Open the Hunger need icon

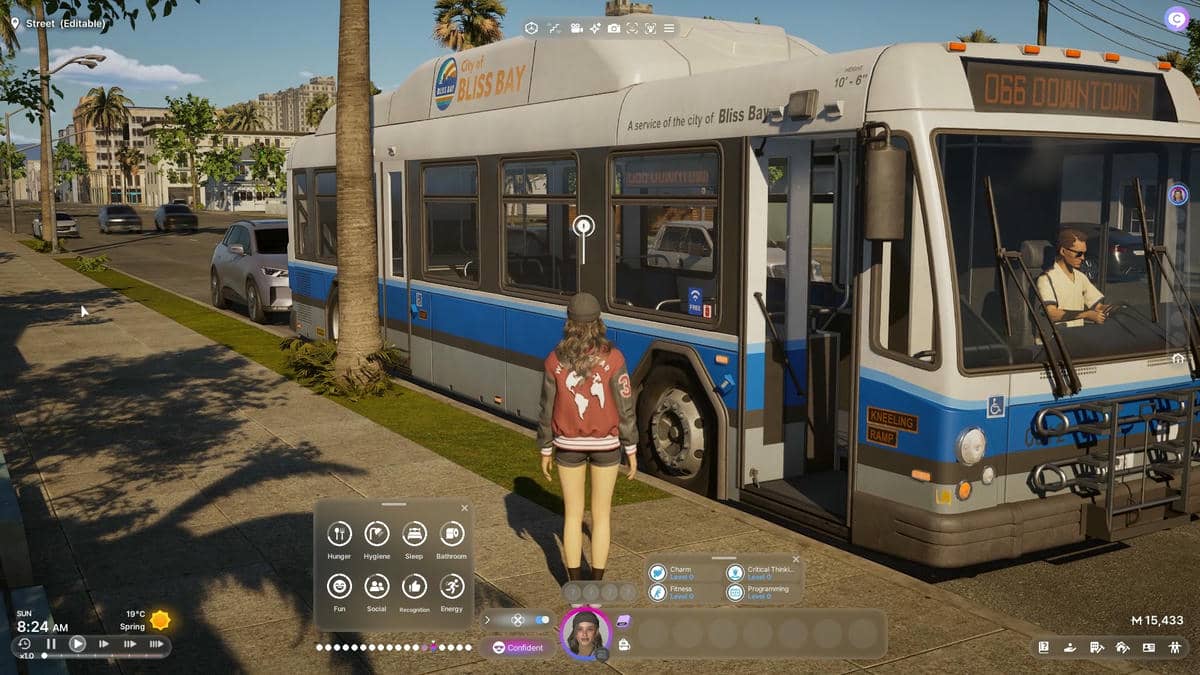[339, 534]
